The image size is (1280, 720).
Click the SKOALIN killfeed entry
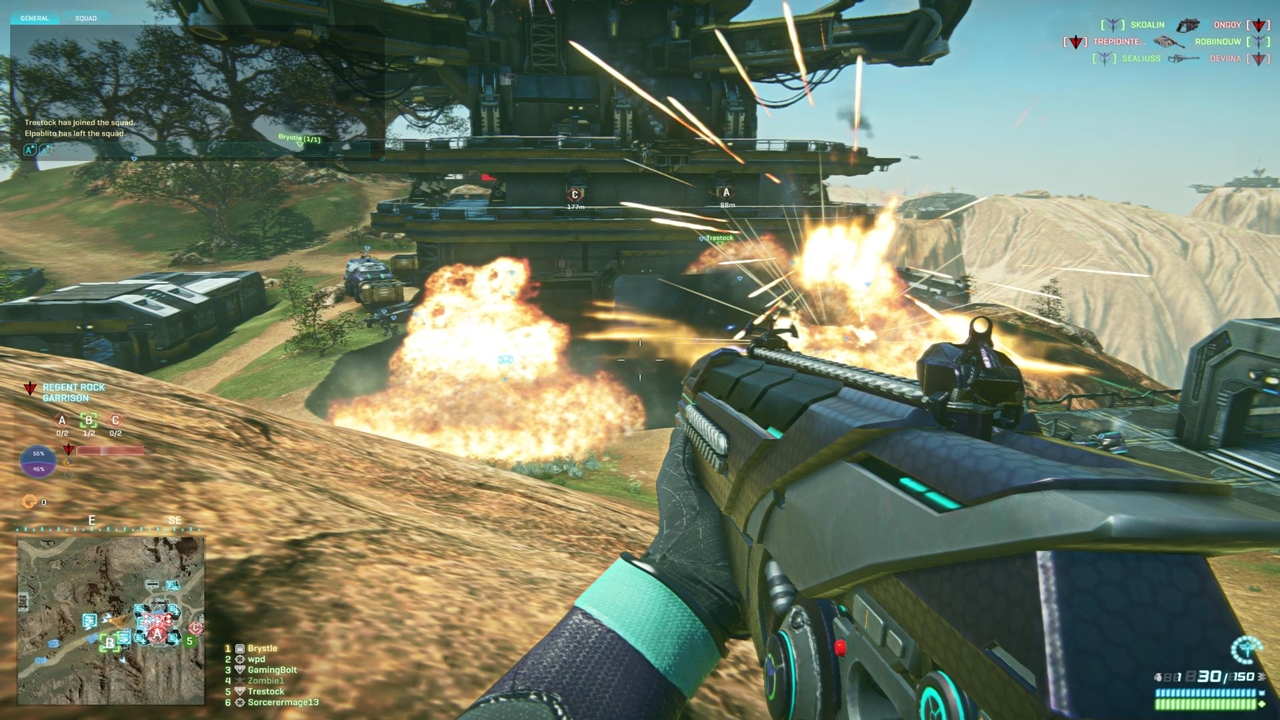click(x=1150, y=25)
